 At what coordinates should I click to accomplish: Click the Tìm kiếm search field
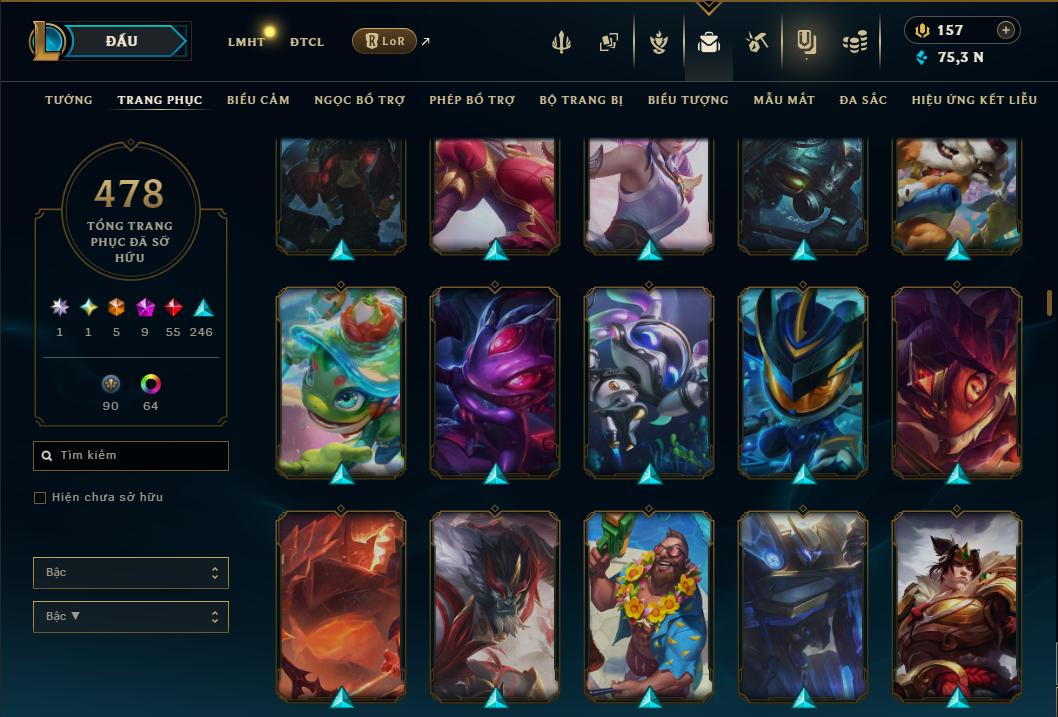click(x=131, y=456)
